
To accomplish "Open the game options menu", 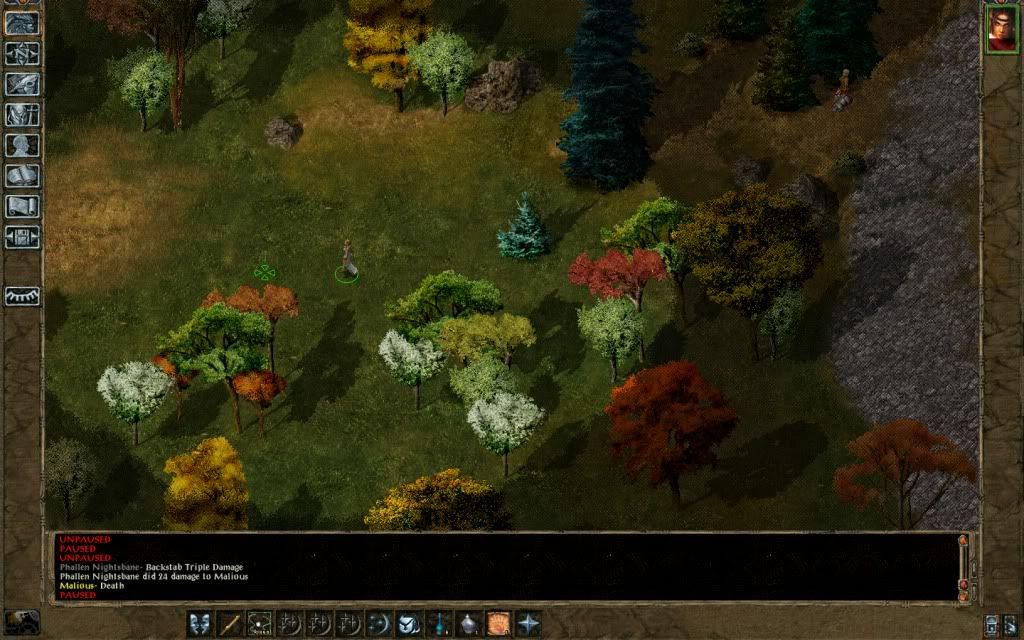I will tap(22, 237).
